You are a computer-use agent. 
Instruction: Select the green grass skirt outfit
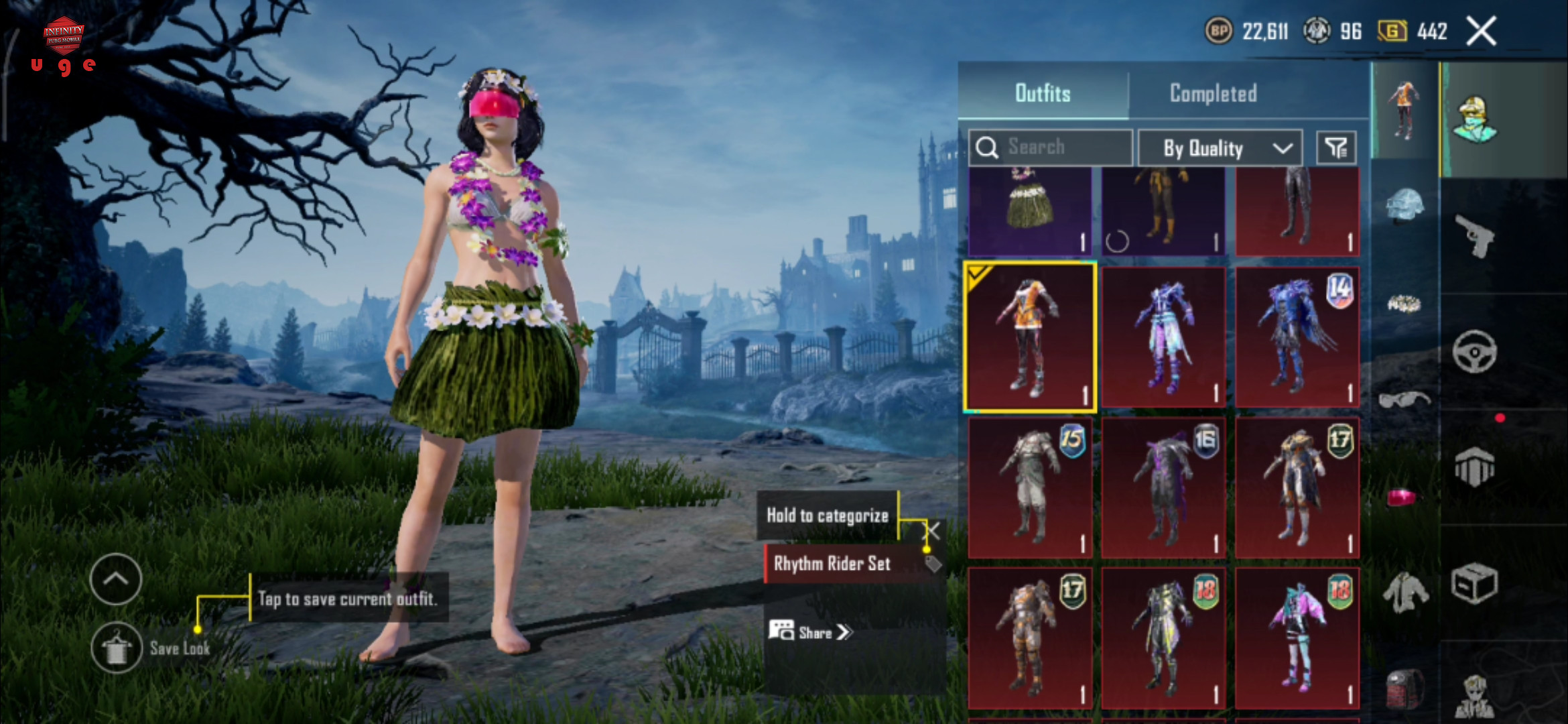pyautogui.click(x=1030, y=211)
